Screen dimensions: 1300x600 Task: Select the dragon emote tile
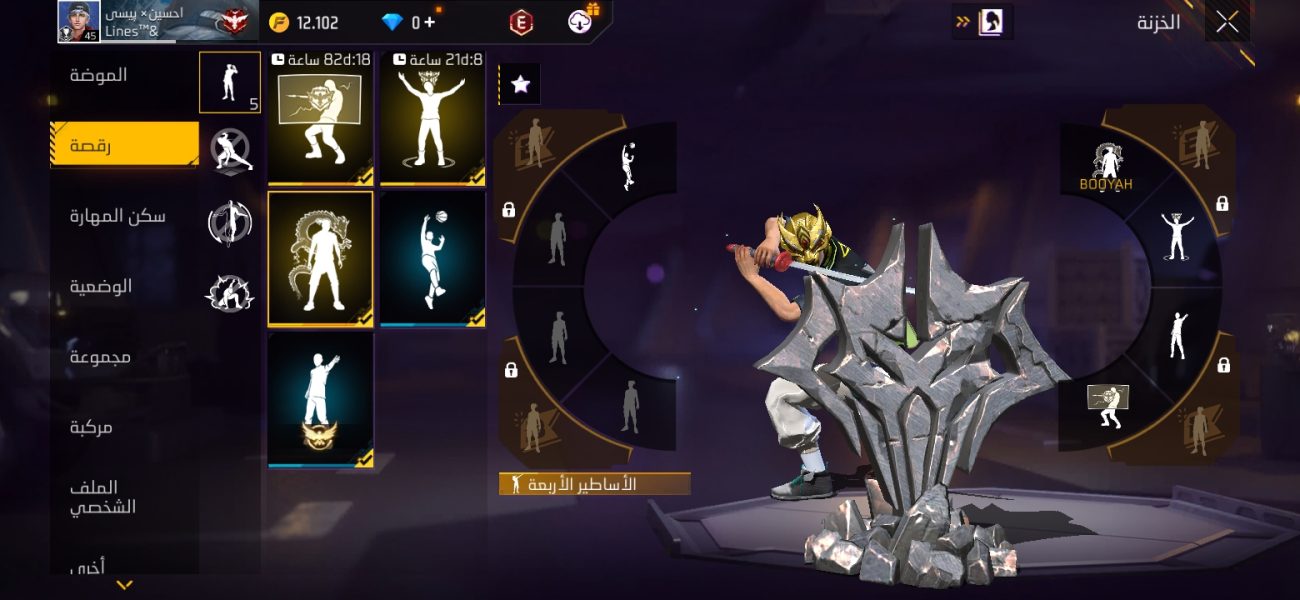(320, 259)
